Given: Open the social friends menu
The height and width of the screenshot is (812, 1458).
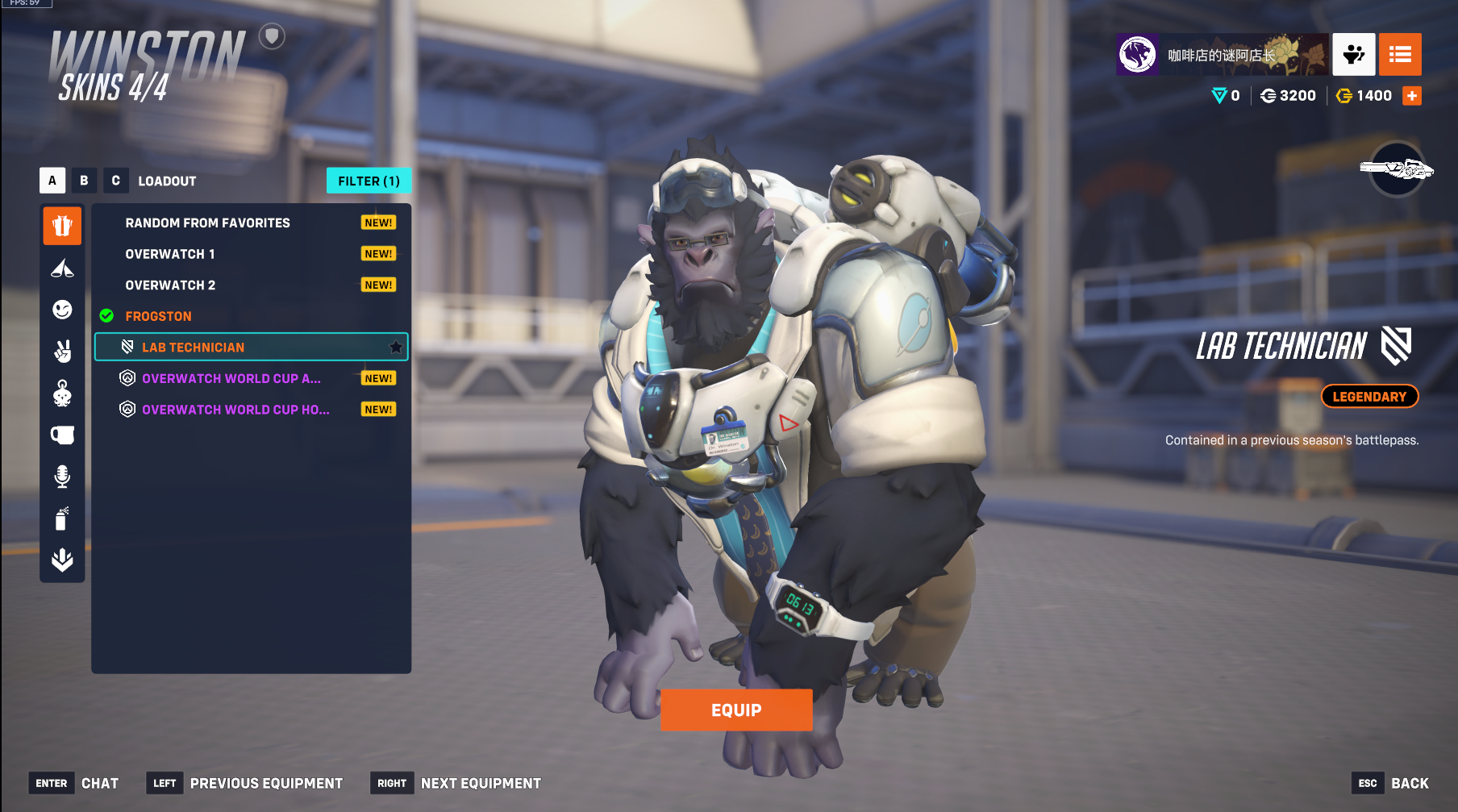Looking at the screenshot, I should click(x=1353, y=55).
